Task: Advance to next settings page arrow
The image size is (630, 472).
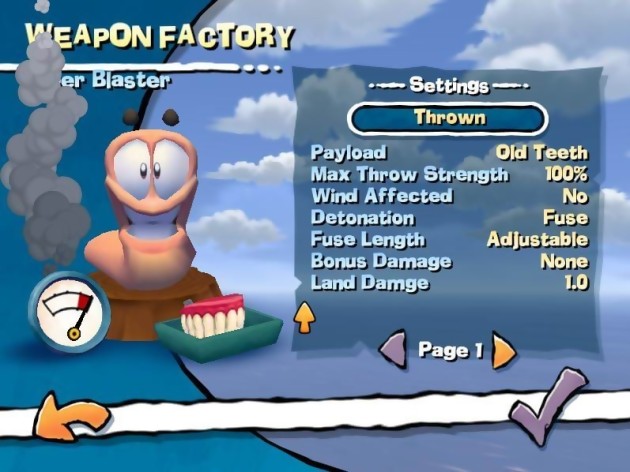Action: (503, 350)
